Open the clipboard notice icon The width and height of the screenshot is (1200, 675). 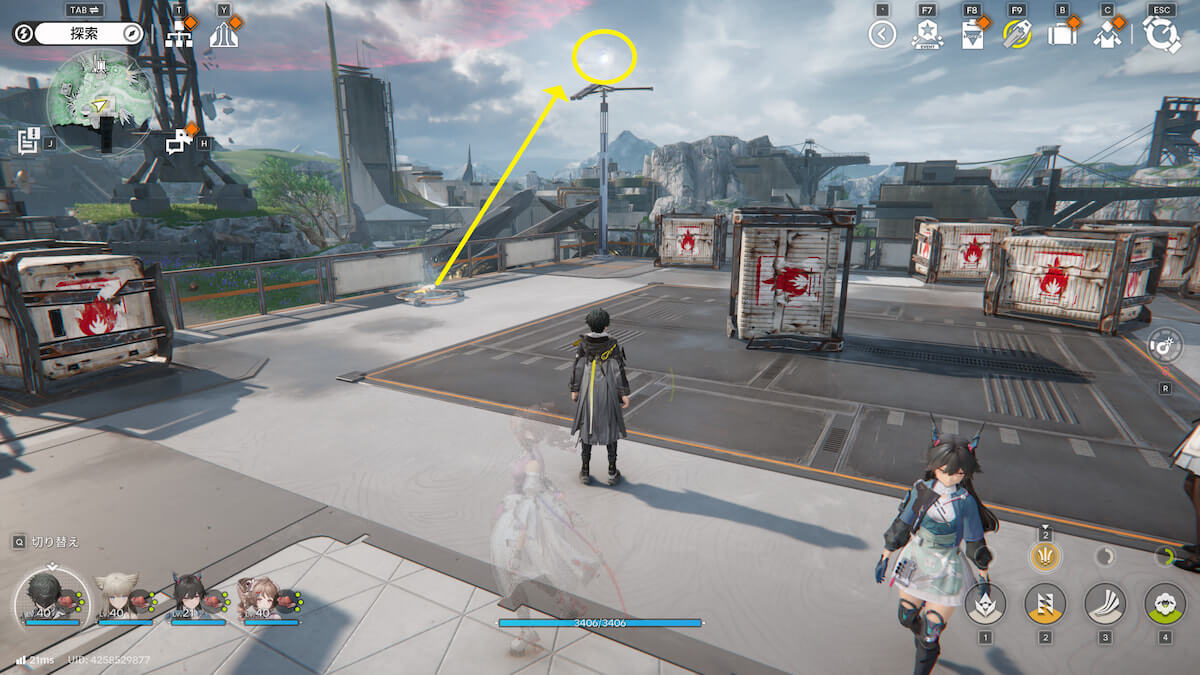972,35
